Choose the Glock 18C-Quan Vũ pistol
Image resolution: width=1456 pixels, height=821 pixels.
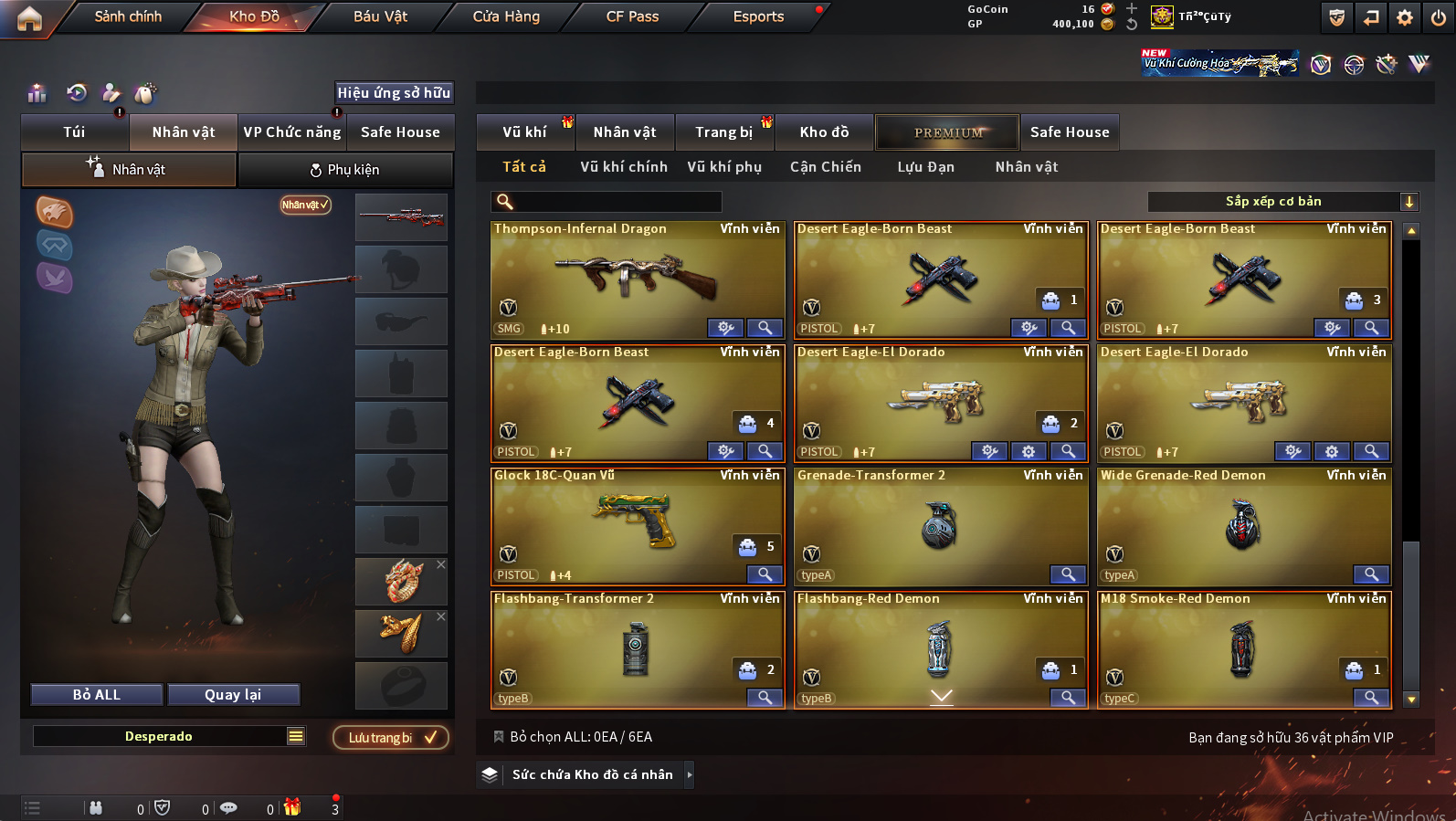click(x=637, y=525)
